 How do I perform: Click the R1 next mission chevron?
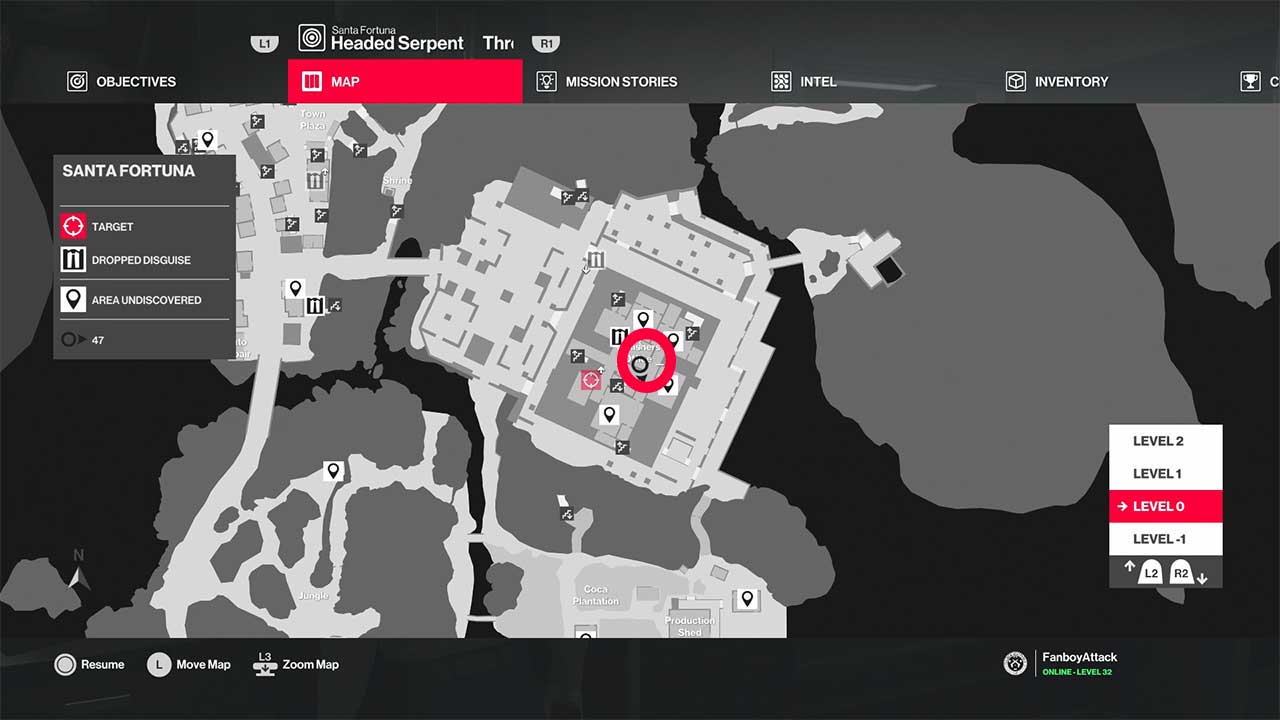tap(545, 43)
